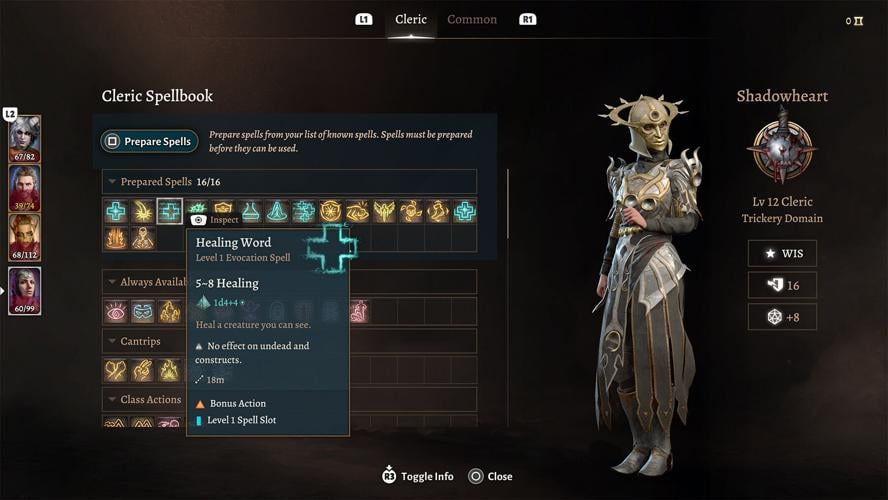Collapse the Cantrips section
888x500 pixels.
pyautogui.click(x=112, y=342)
